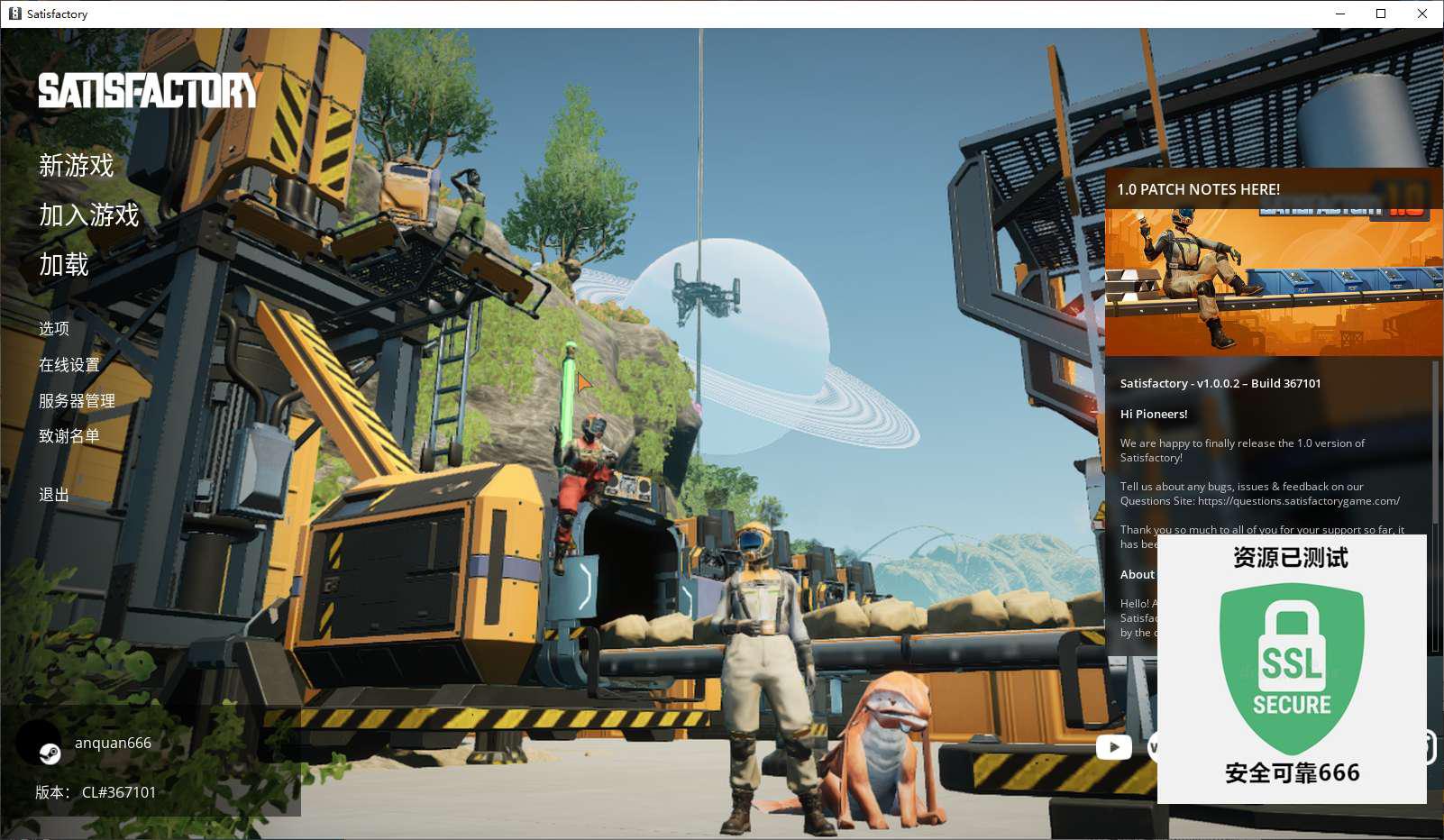The image size is (1444, 840).
Task: Open the questions.satisfactorygame.com link
Action: click(1298, 501)
